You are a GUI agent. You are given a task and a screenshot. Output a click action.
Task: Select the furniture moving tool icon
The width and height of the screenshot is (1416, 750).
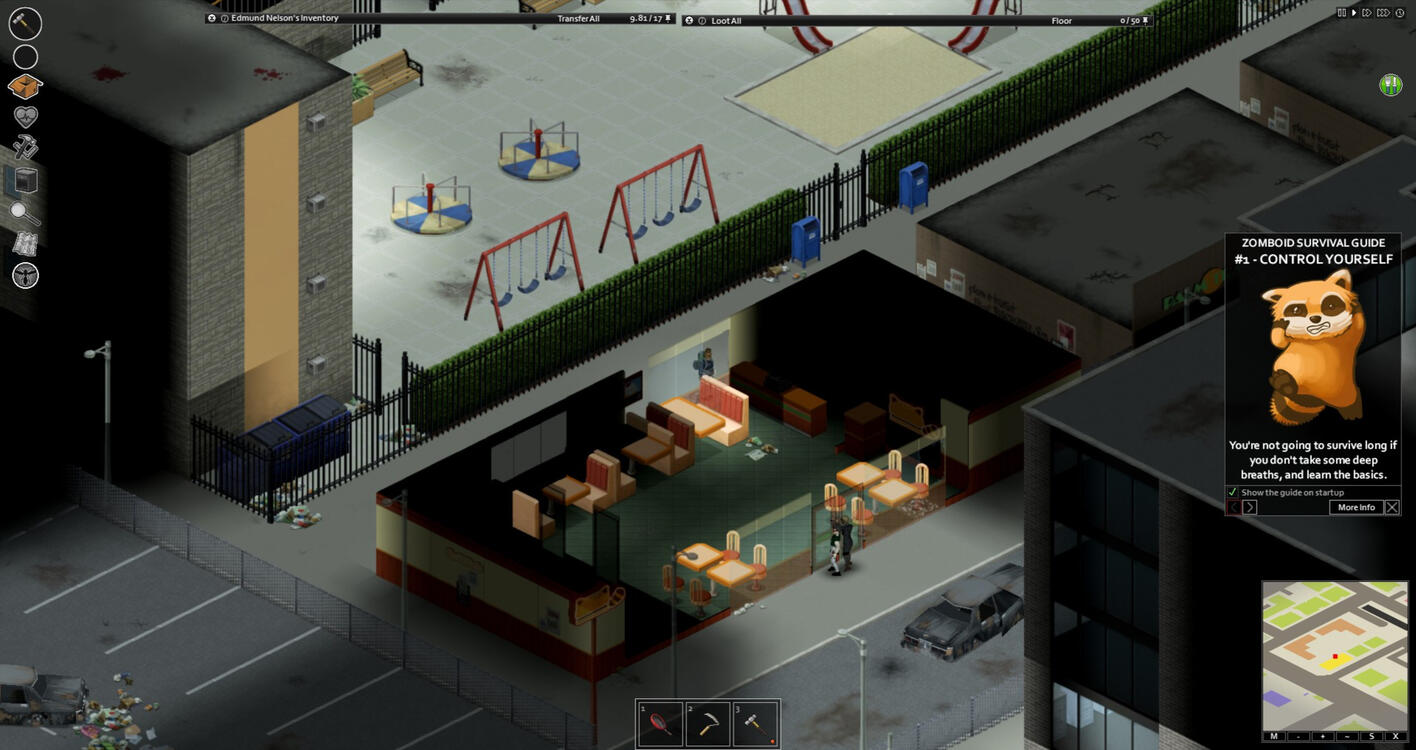[x=25, y=180]
